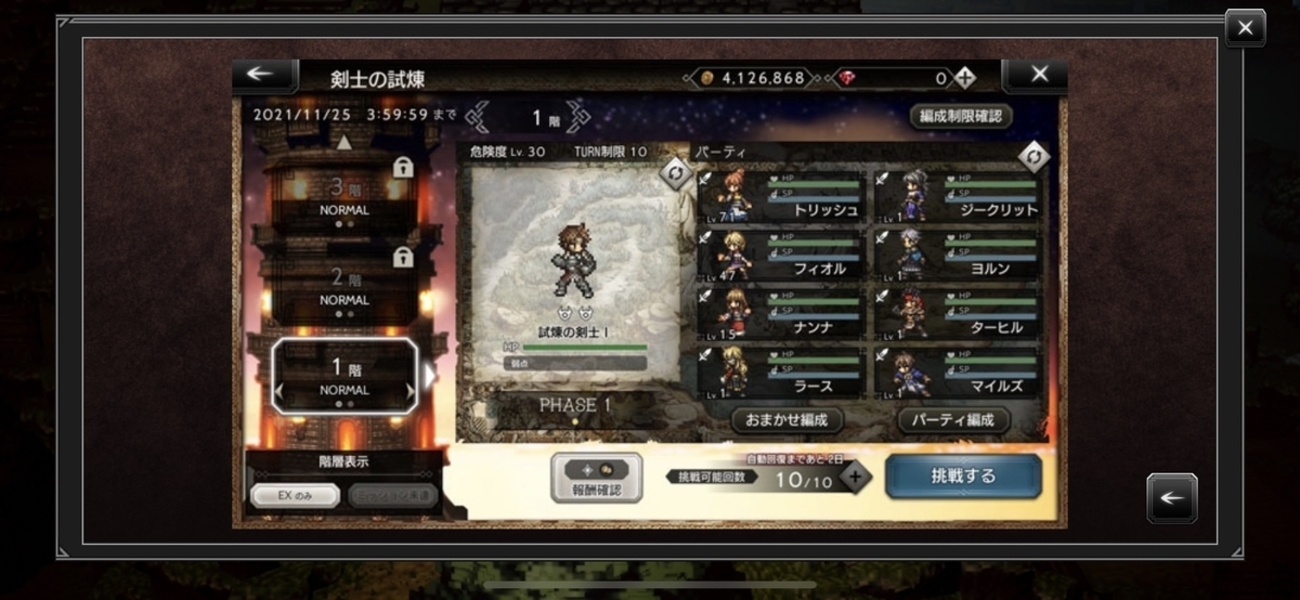Click the swap icon on the enemy preview

(675, 173)
